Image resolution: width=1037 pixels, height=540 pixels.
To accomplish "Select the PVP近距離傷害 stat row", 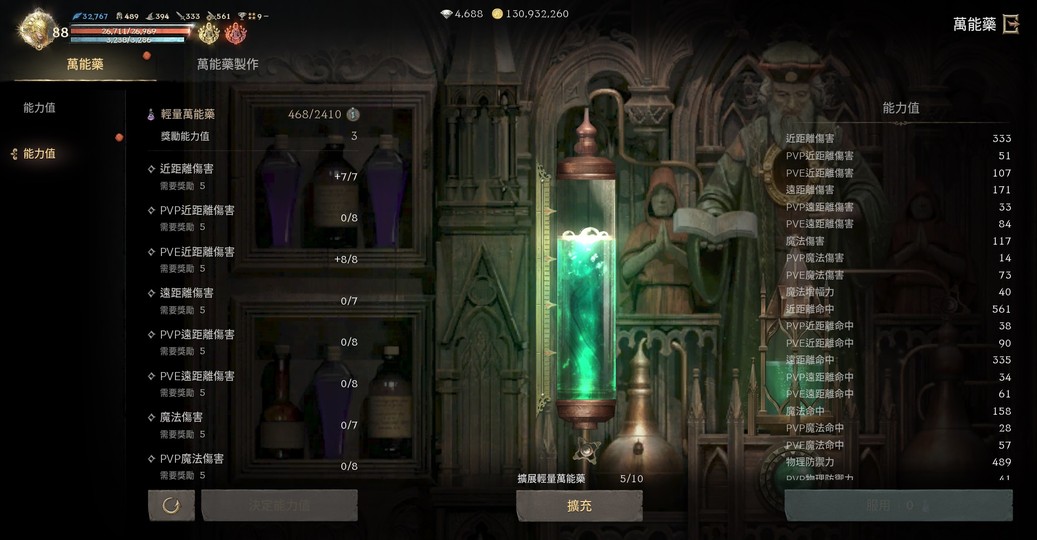I will (250, 218).
